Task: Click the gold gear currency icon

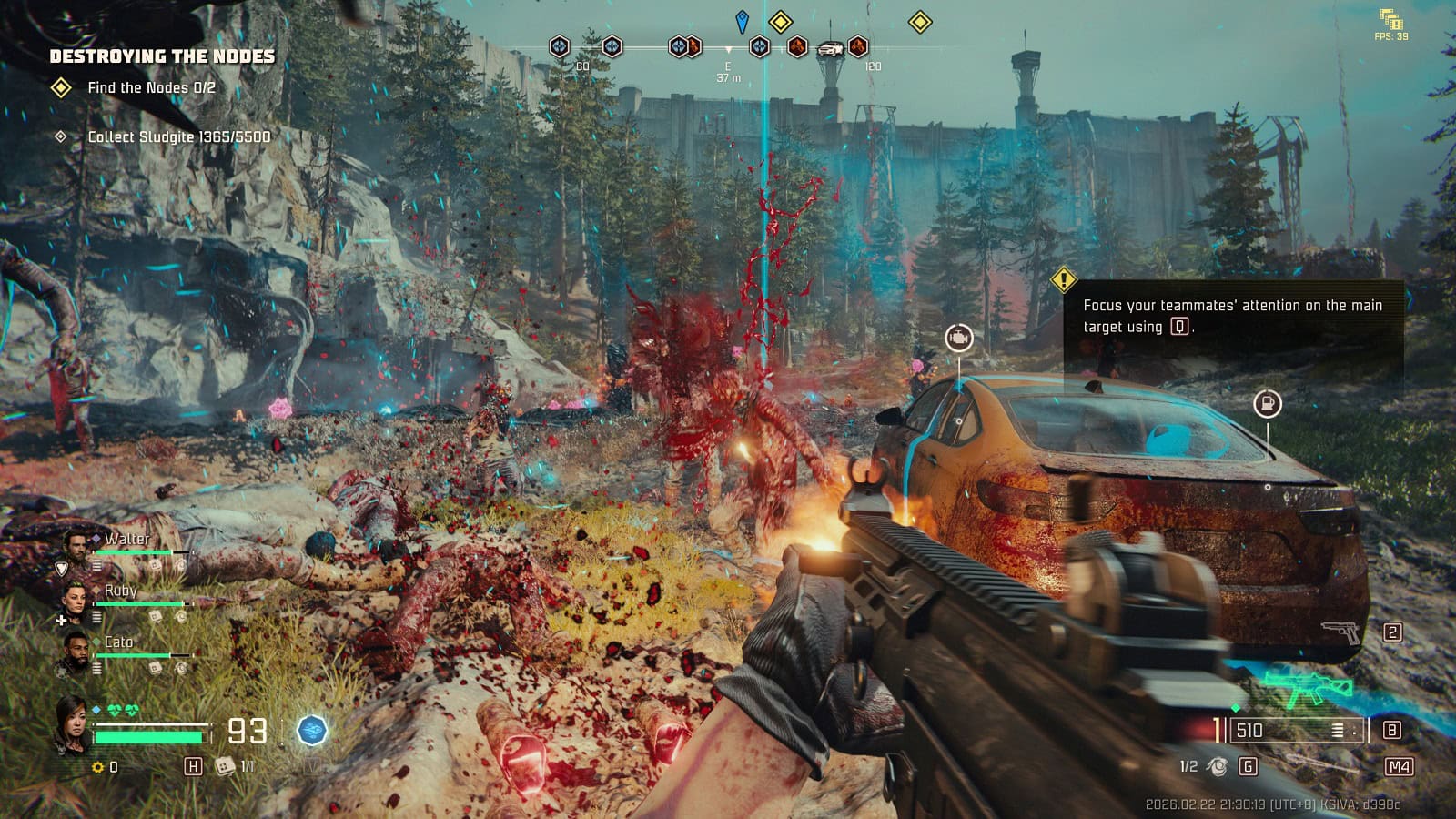Action: coord(98,767)
